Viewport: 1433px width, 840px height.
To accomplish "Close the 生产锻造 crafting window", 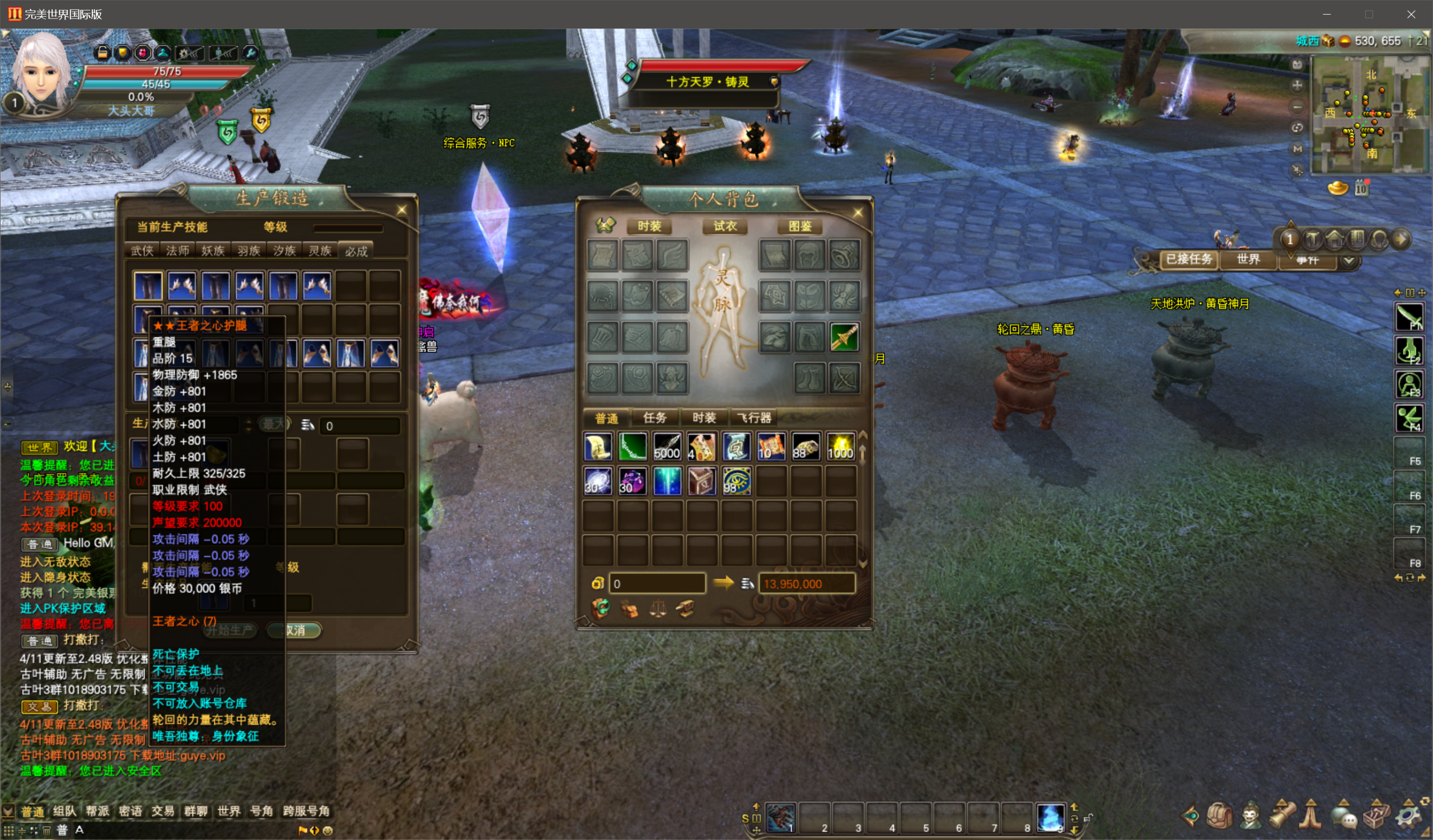I will coord(401,210).
